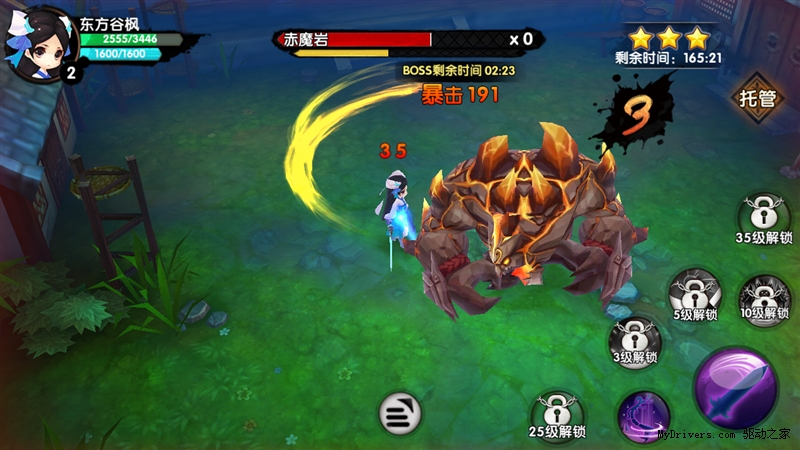The width and height of the screenshot is (800, 450).
Task: Open the 东方谷枫 character portrait
Action: [x=42, y=42]
